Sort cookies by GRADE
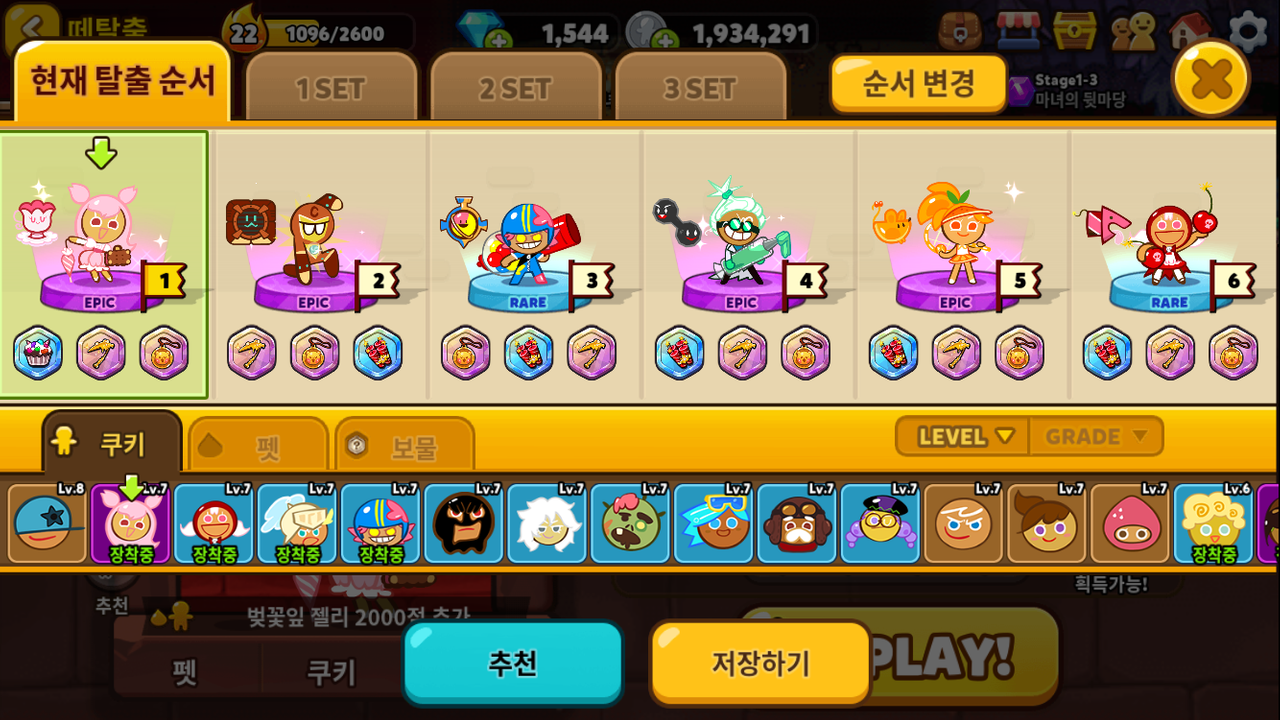This screenshot has width=1280, height=720. (x=1095, y=437)
